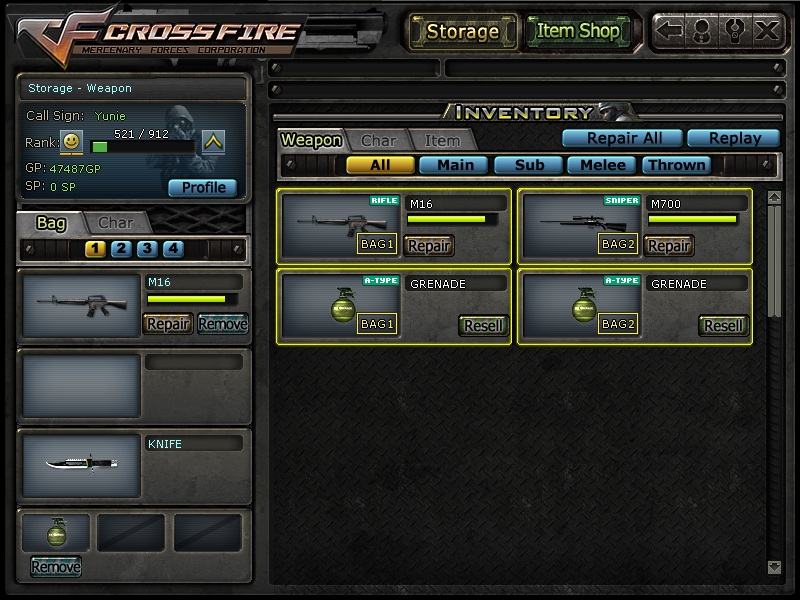Click the Profile button
Screen dimensions: 800x600
click(203, 187)
